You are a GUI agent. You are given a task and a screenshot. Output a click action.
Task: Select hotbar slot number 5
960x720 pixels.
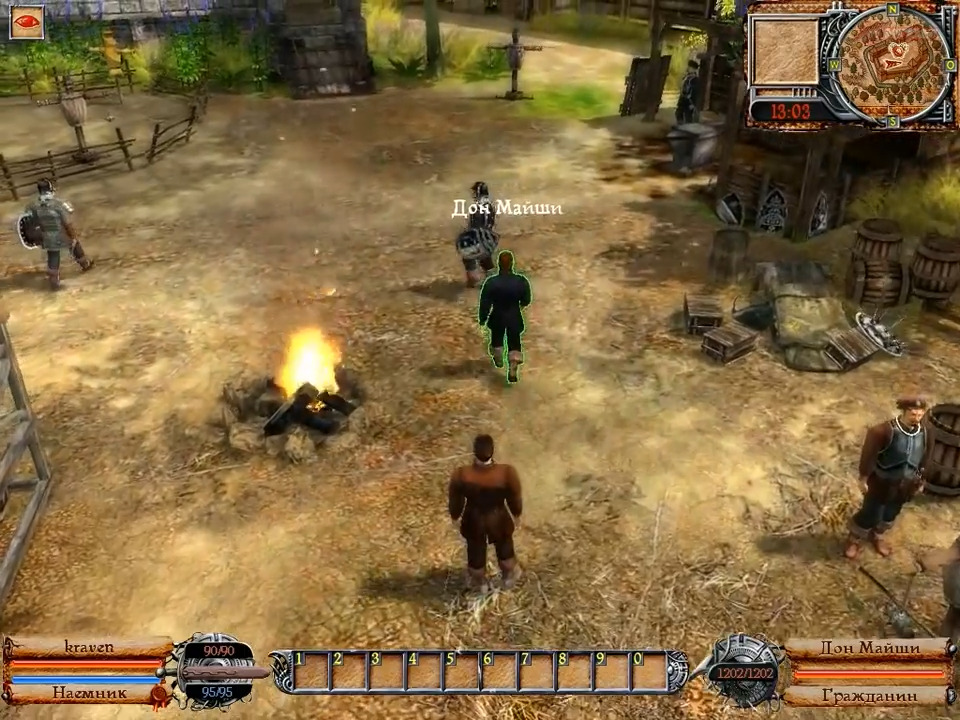[x=462, y=671]
